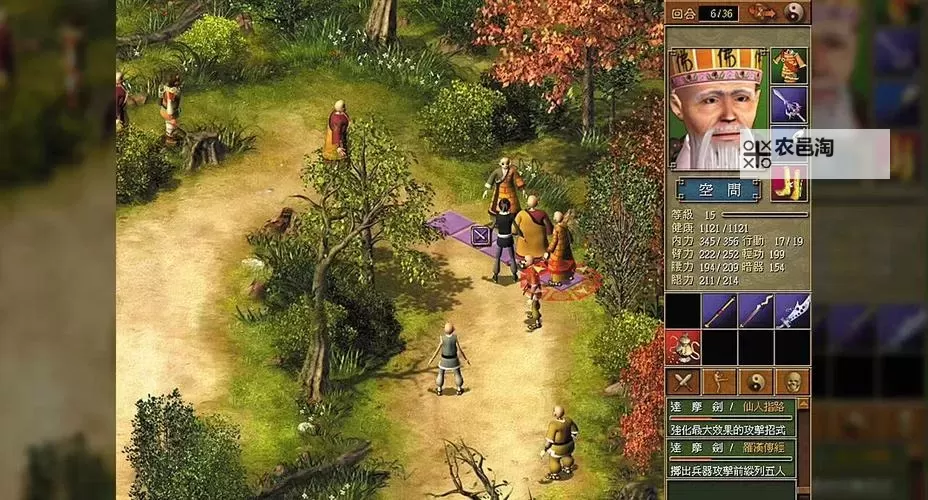
Task: Select the equipped spear weapon slot
Action: click(789, 104)
